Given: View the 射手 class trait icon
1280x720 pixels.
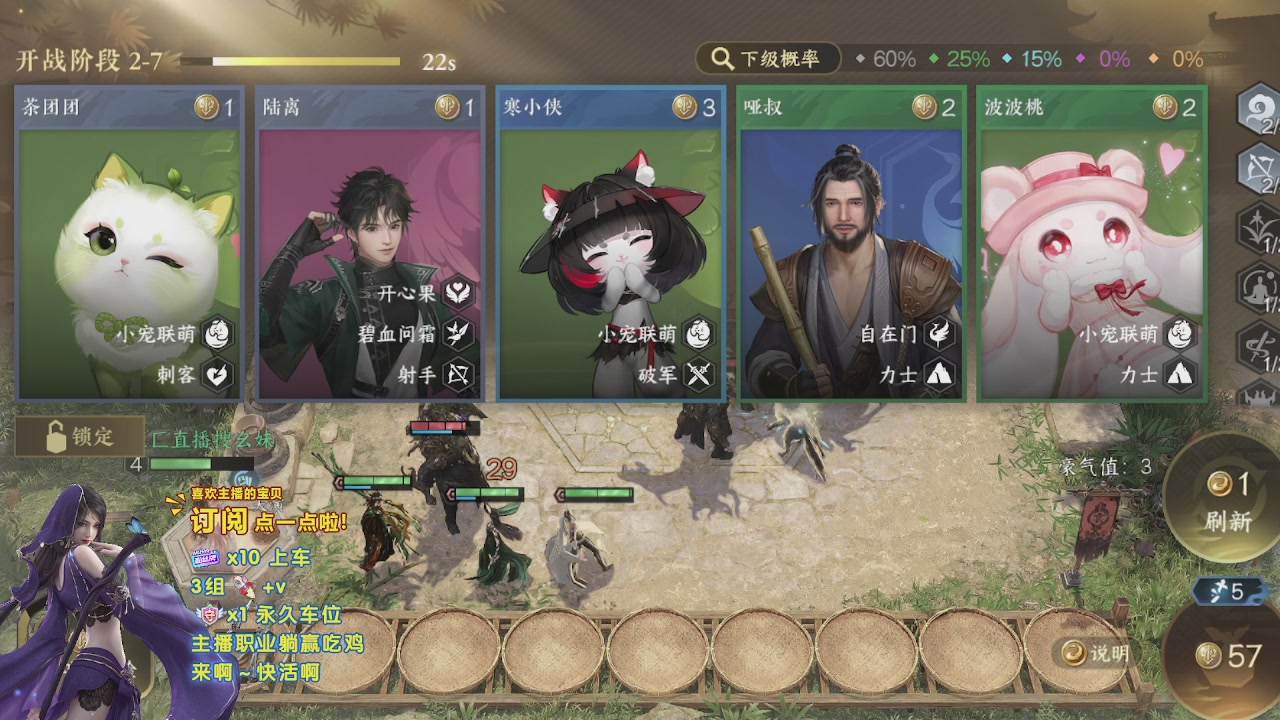Looking at the screenshot, I should click(x=458, y=375).
